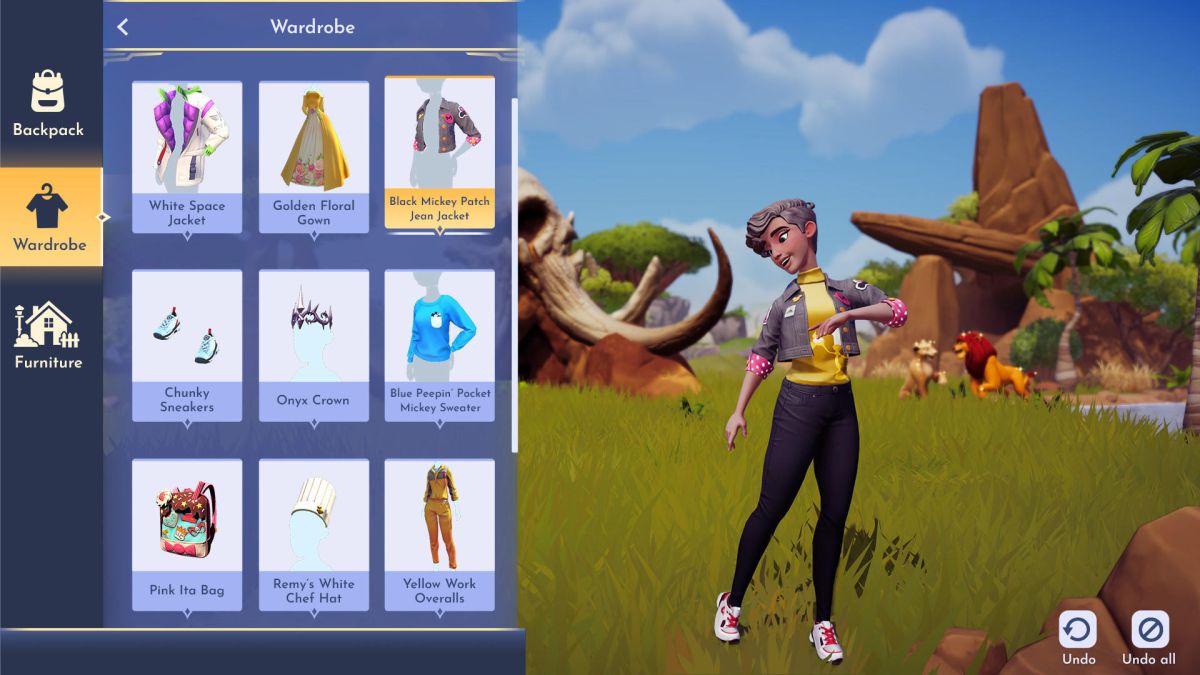Image resolution: width=1200 pixels, height=675 pixels.
Task: Open the Furniture tab
Action: click(x=48, y=335)
